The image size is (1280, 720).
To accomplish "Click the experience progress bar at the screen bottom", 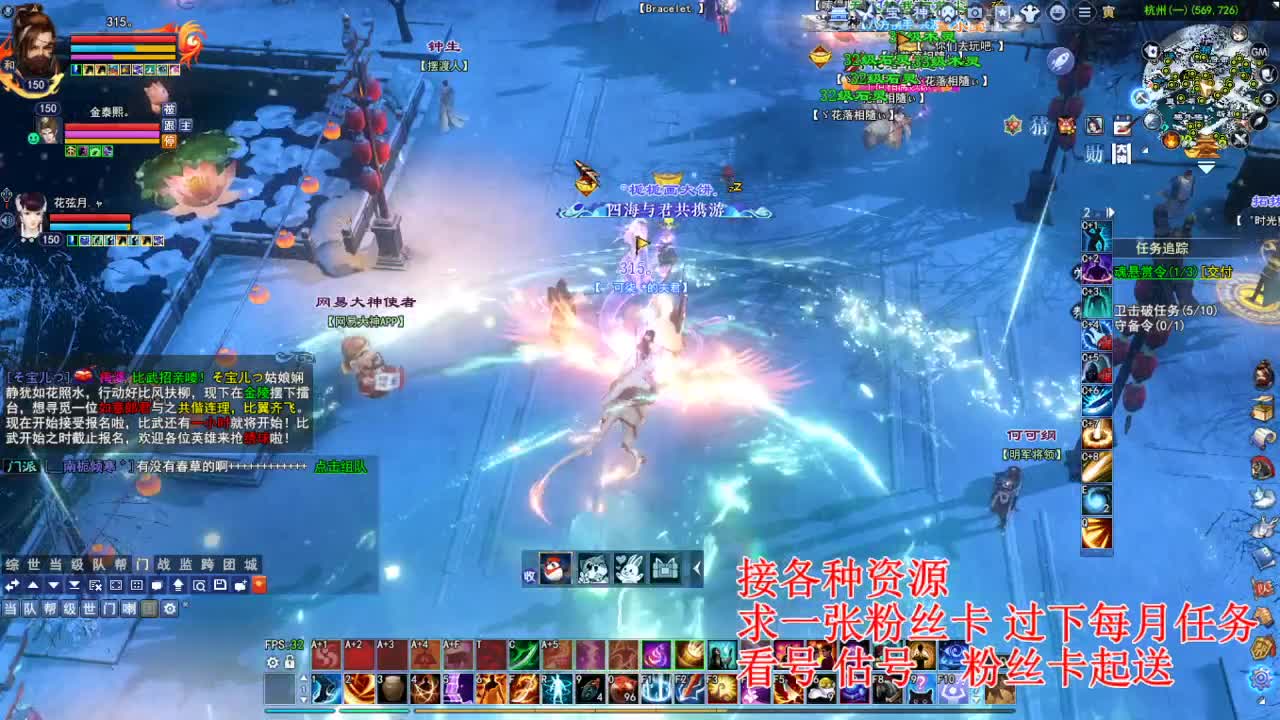I will tap(640, 713).
